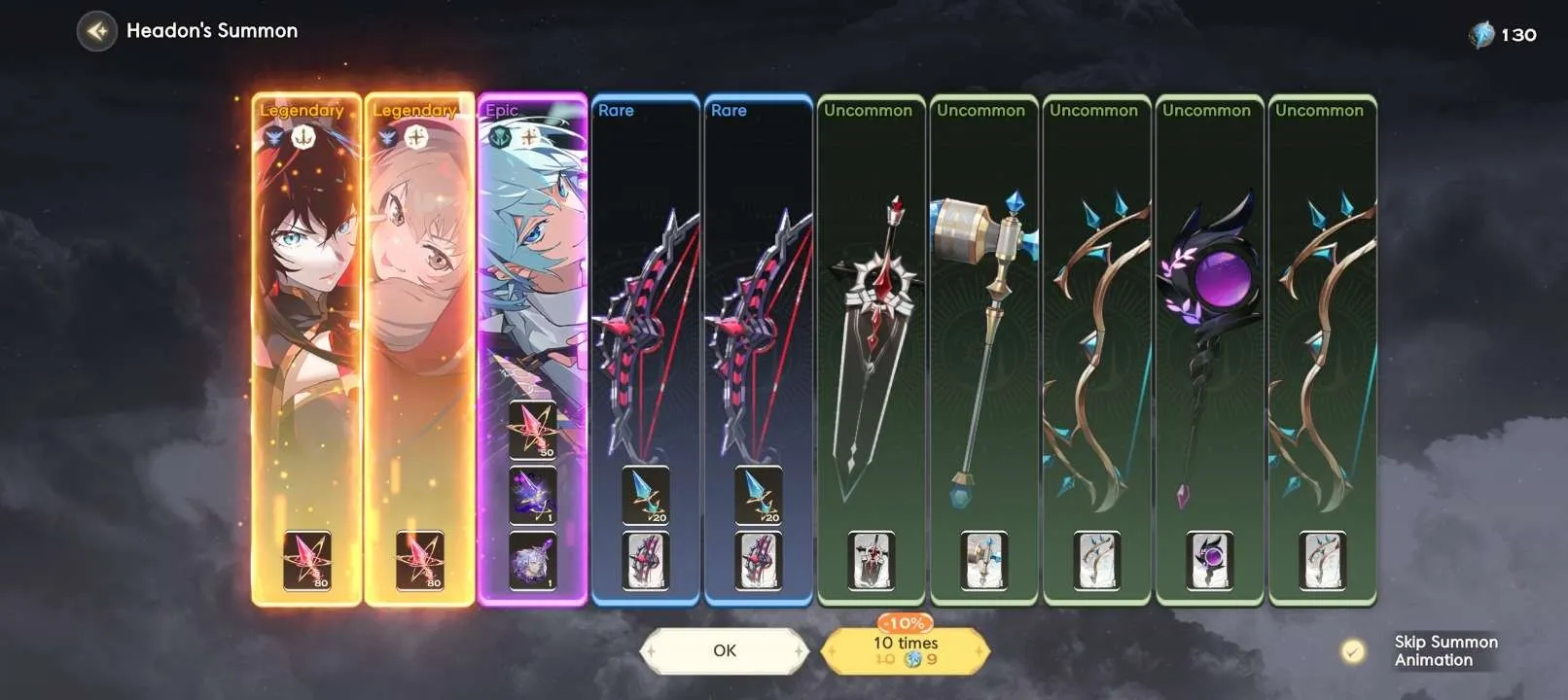Summon 10 times again
The height and width of the screenshot is (700, 1568).
coord(905,650)
